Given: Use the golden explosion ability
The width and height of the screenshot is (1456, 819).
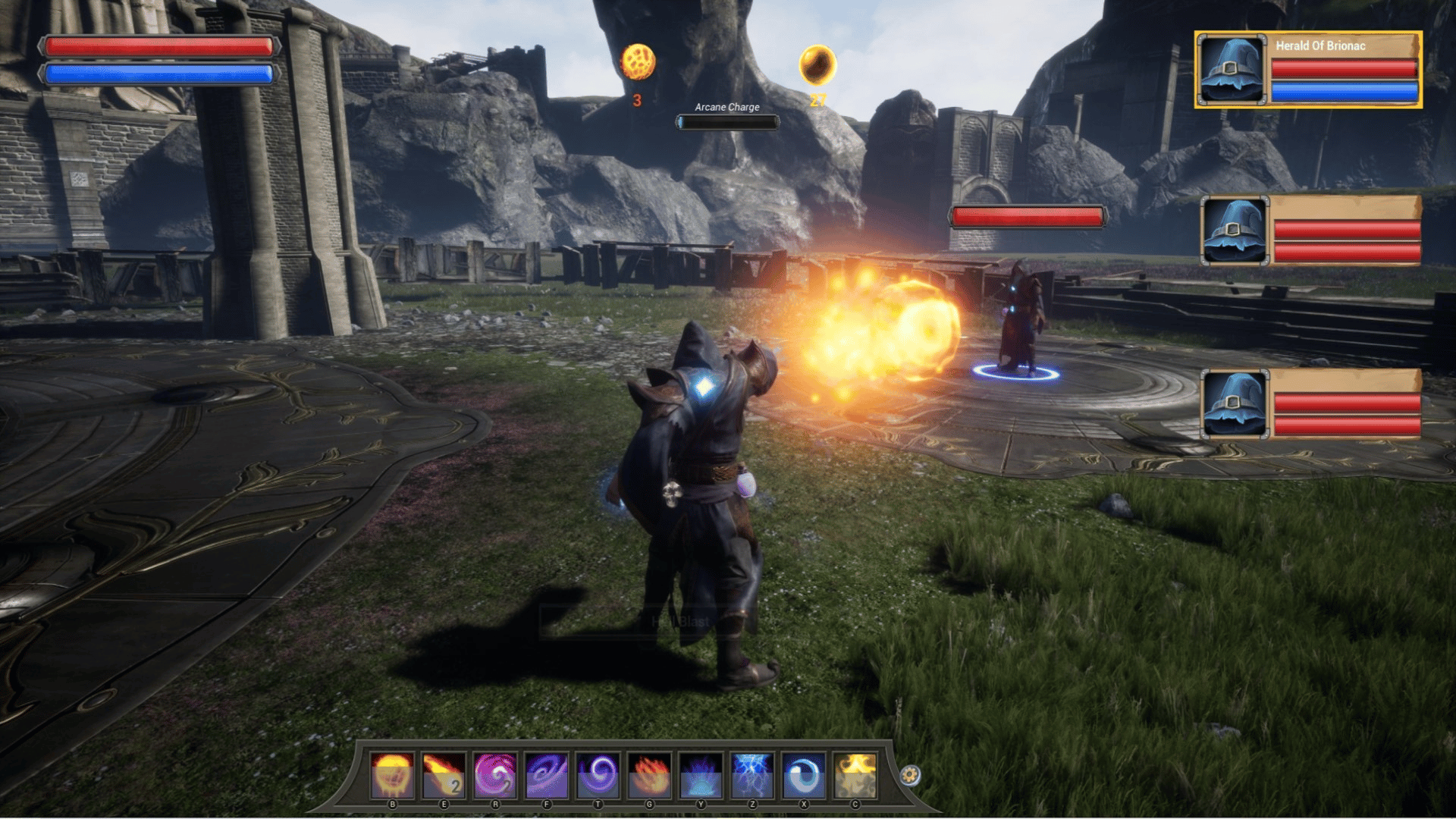Looking at the screenshot, I should click(855, 775).
